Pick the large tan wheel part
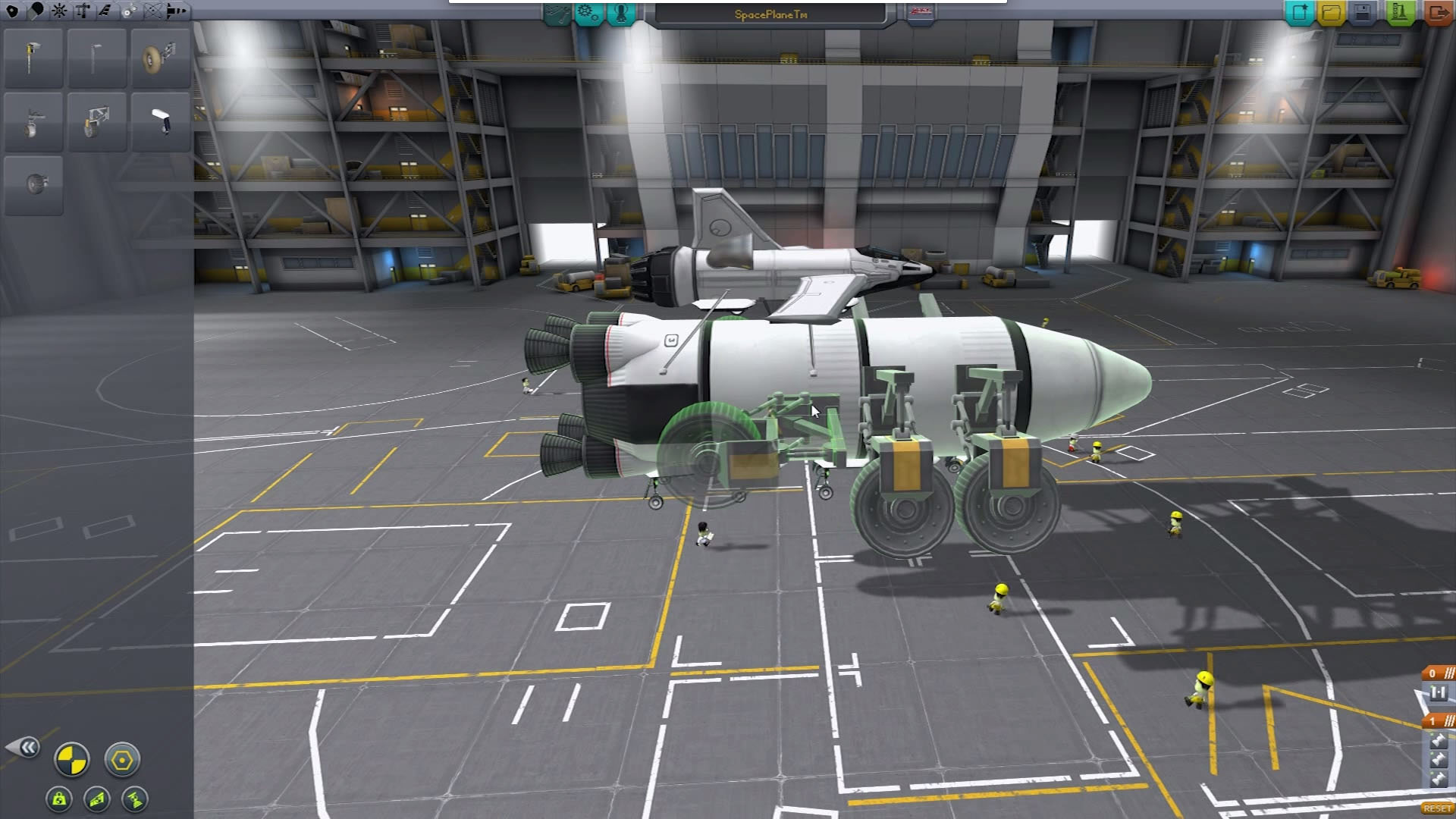 pos(158,58)
